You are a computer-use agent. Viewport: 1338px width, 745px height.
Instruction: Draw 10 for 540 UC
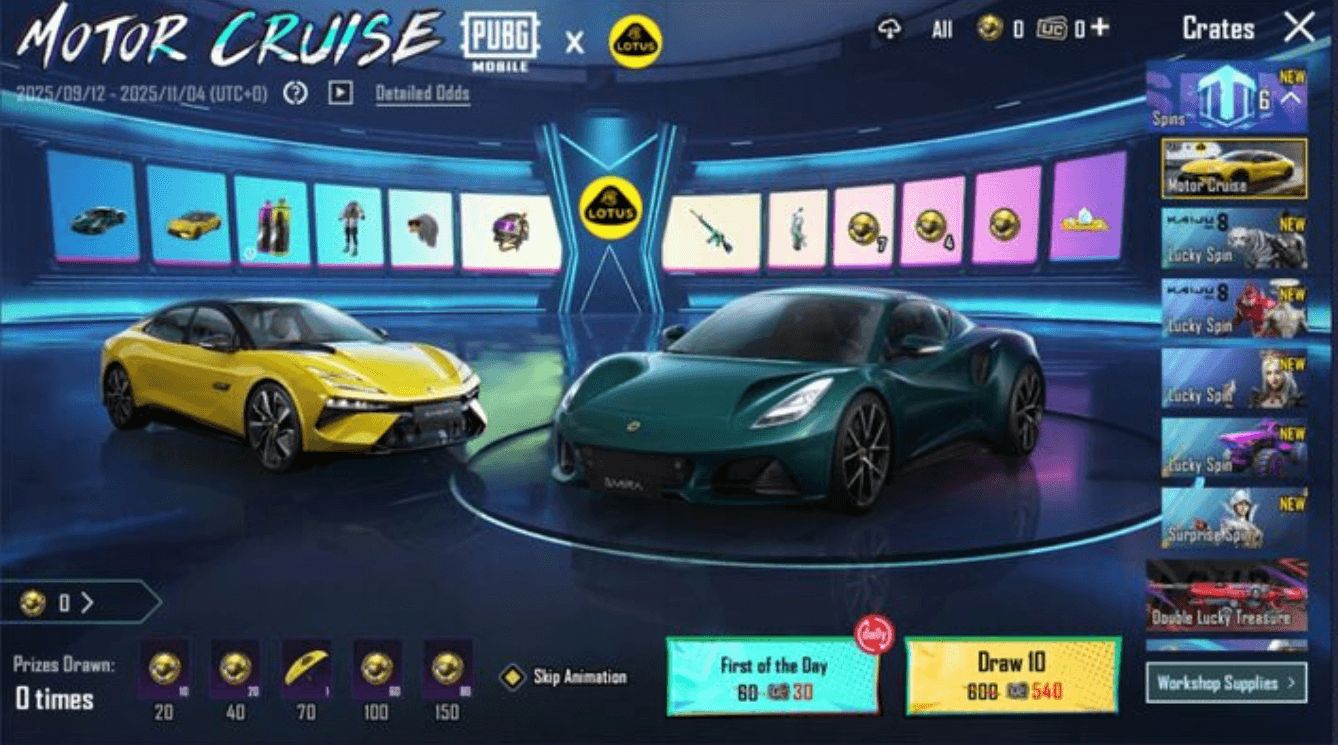pos(1012,676)
